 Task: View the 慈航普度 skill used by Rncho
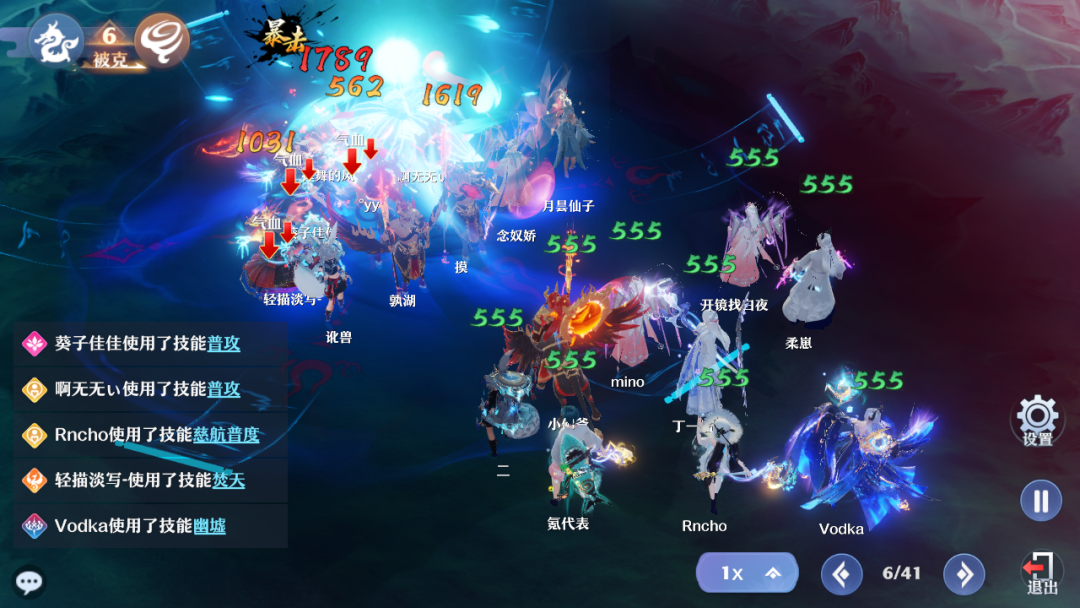pos(226,435)
